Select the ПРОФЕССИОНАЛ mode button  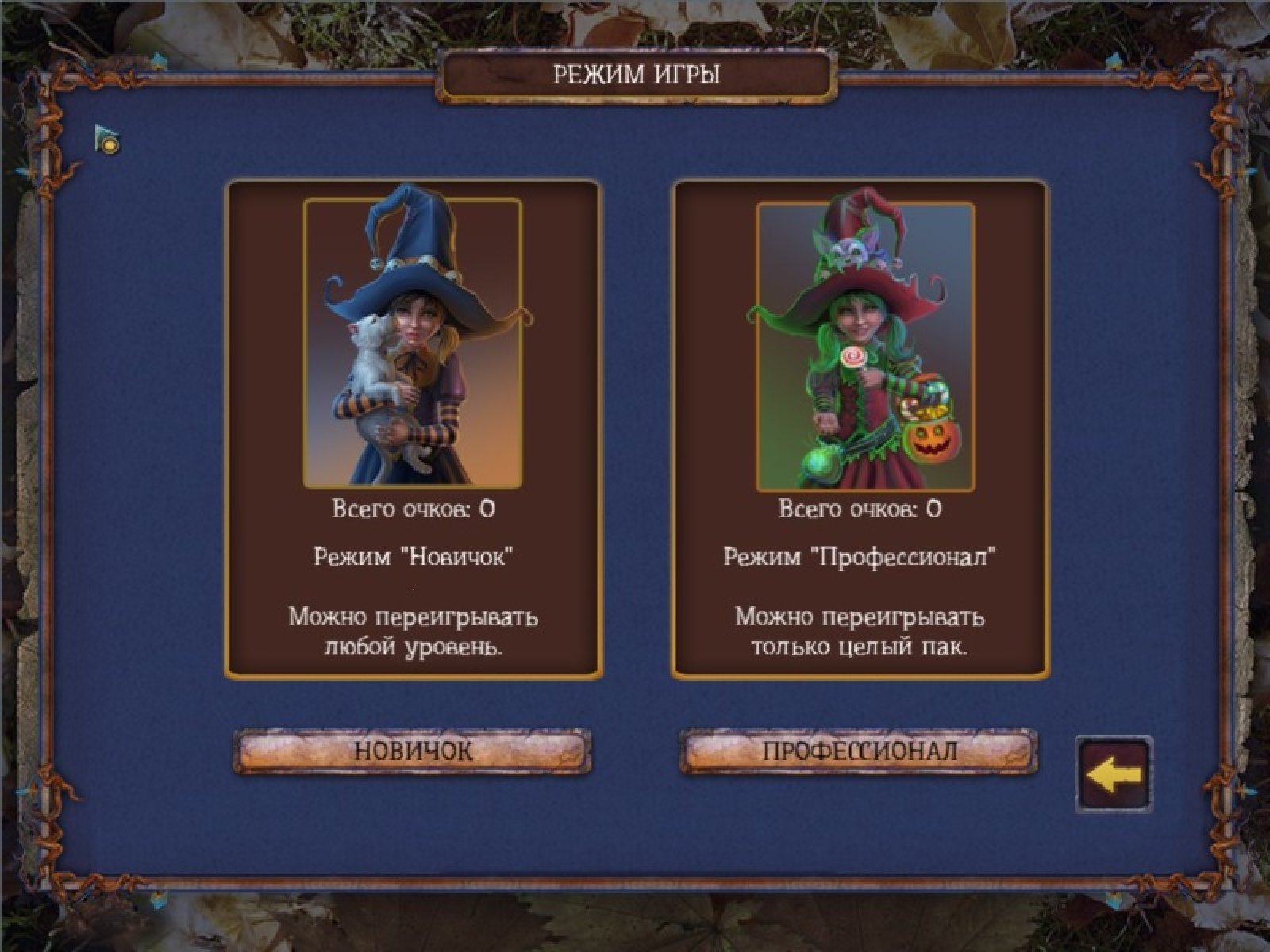pos(859,751)
